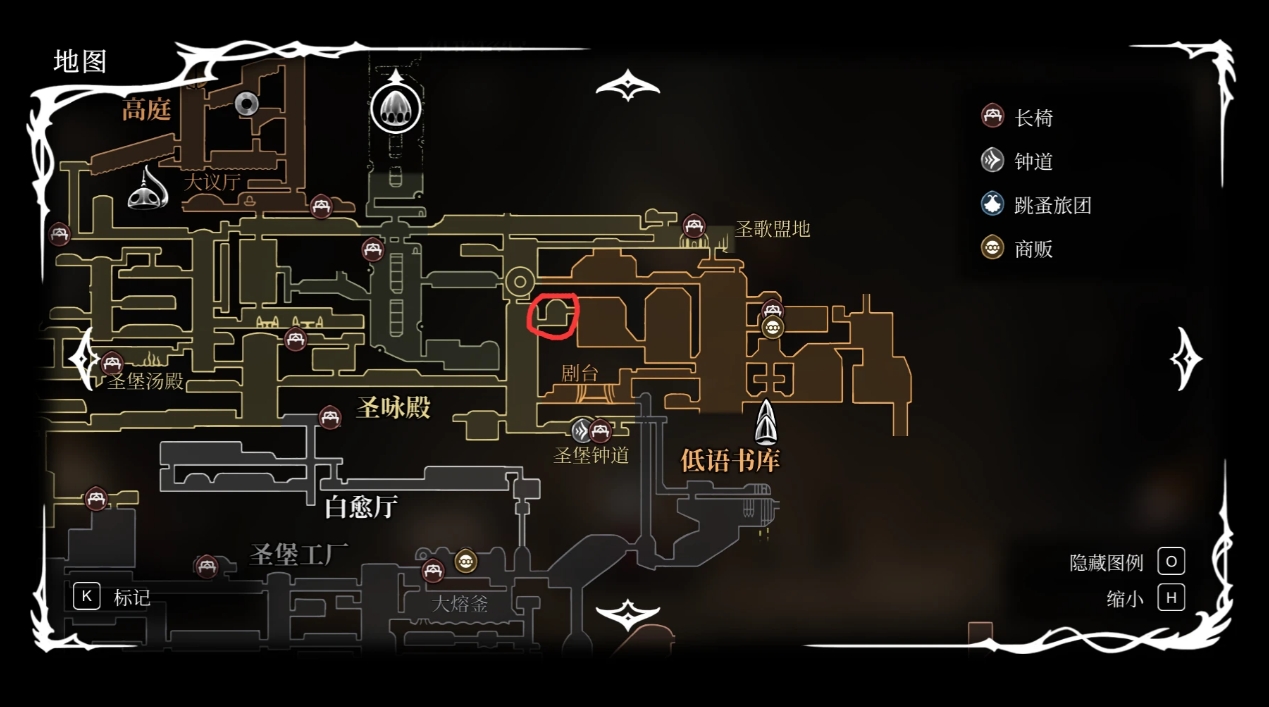This screenshot has width=1269, height=707.
Task: Select the white needle marker above 低语书库
Action: click(x=766, y=422)
